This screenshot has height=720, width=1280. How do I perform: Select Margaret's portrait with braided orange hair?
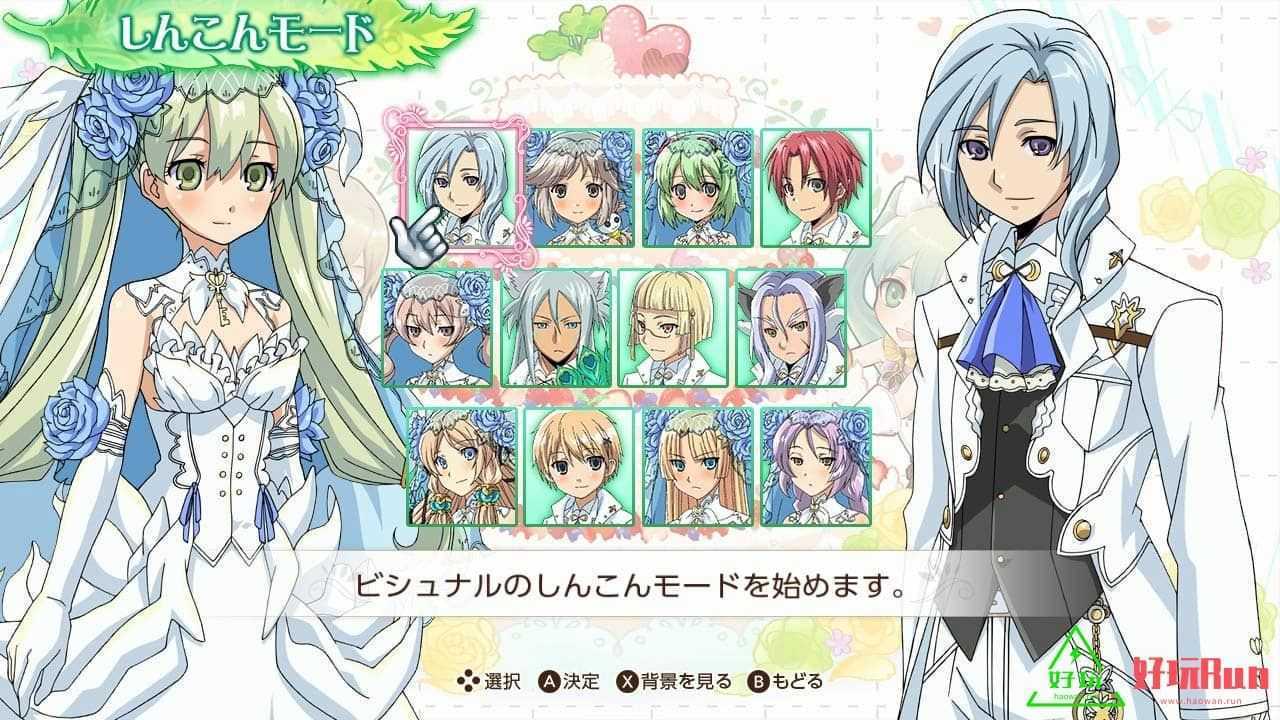(462, 466)
